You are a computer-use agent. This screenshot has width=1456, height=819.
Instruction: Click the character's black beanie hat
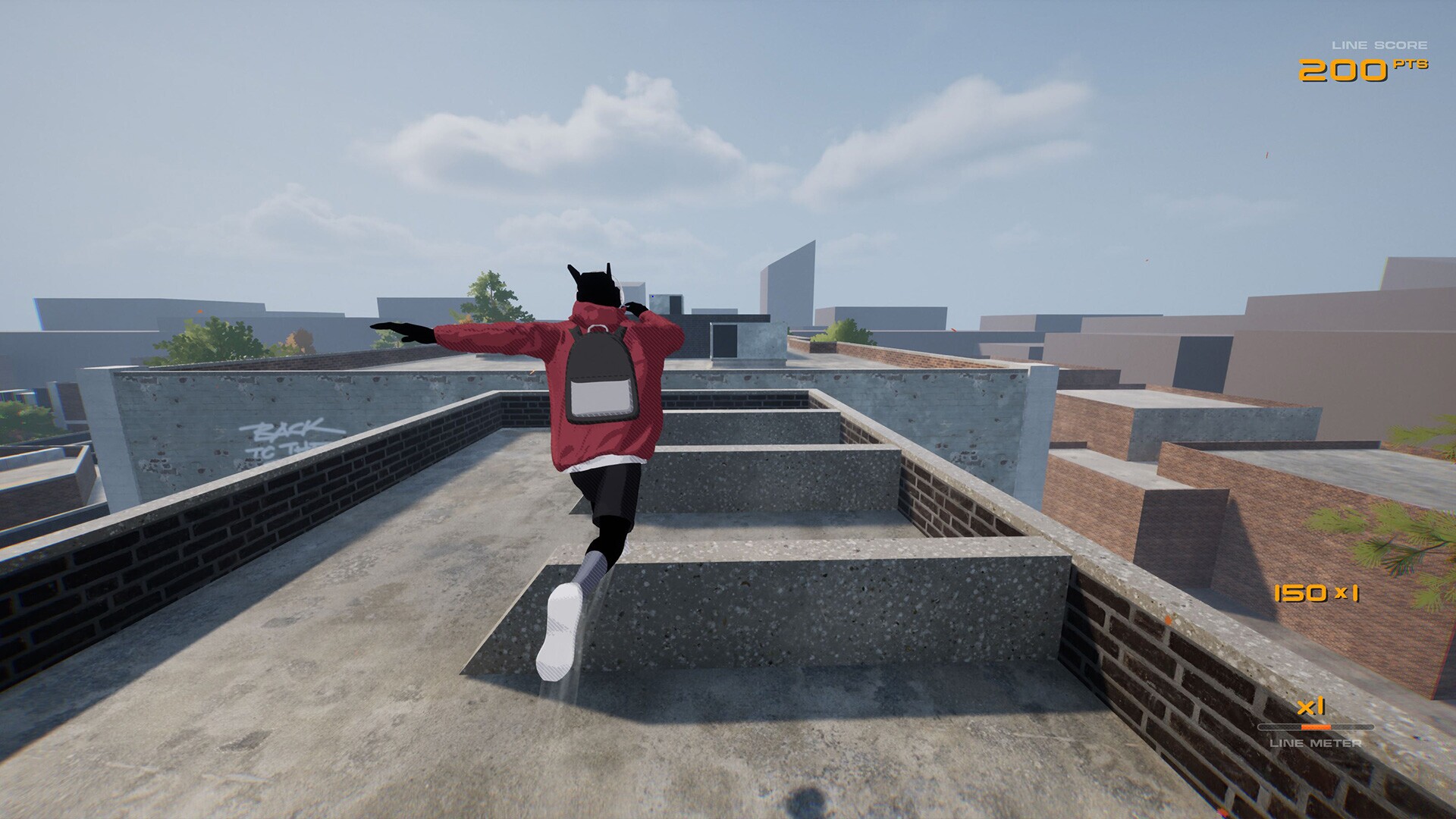[x=595, y=284]
